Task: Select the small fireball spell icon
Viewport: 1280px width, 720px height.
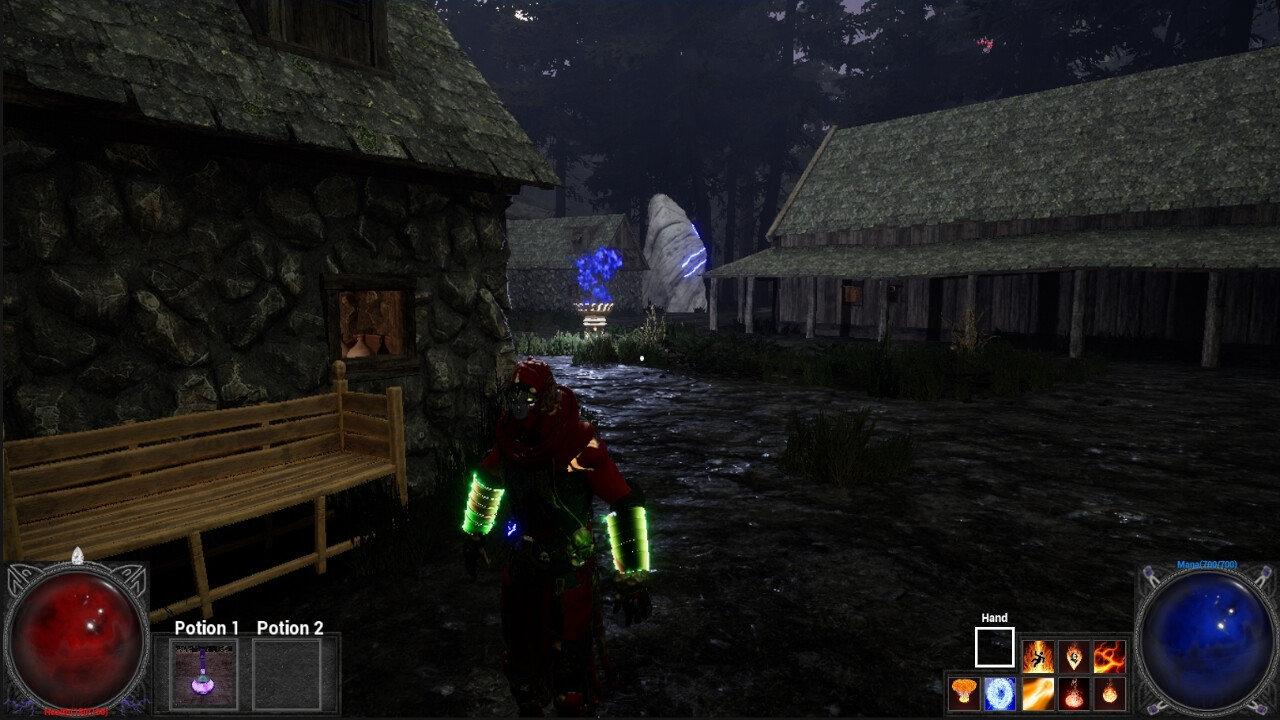Action: pos(1110,693)
